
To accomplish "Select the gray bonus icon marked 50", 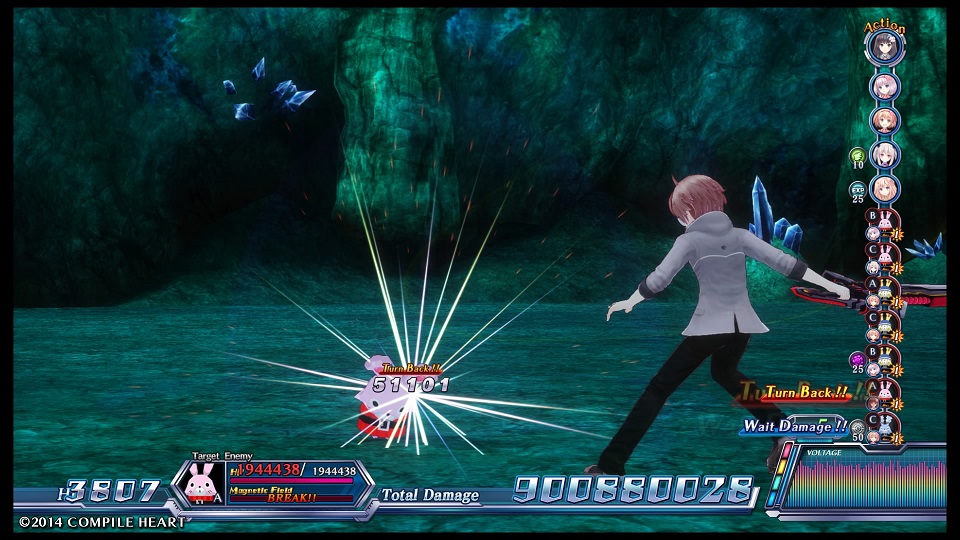I will (x=857, y=426).
